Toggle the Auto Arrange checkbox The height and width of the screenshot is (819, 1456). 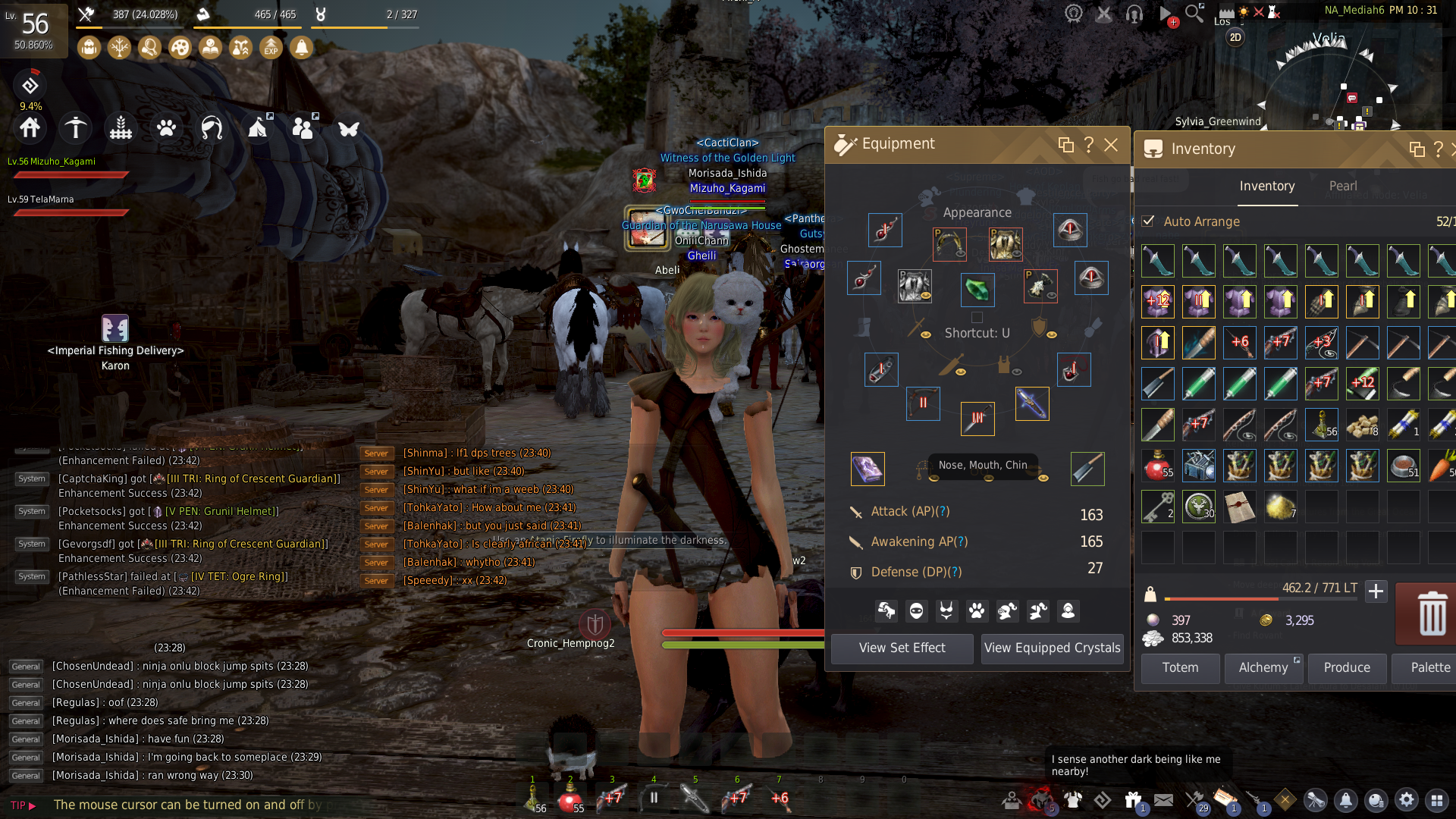[1148, 221]
